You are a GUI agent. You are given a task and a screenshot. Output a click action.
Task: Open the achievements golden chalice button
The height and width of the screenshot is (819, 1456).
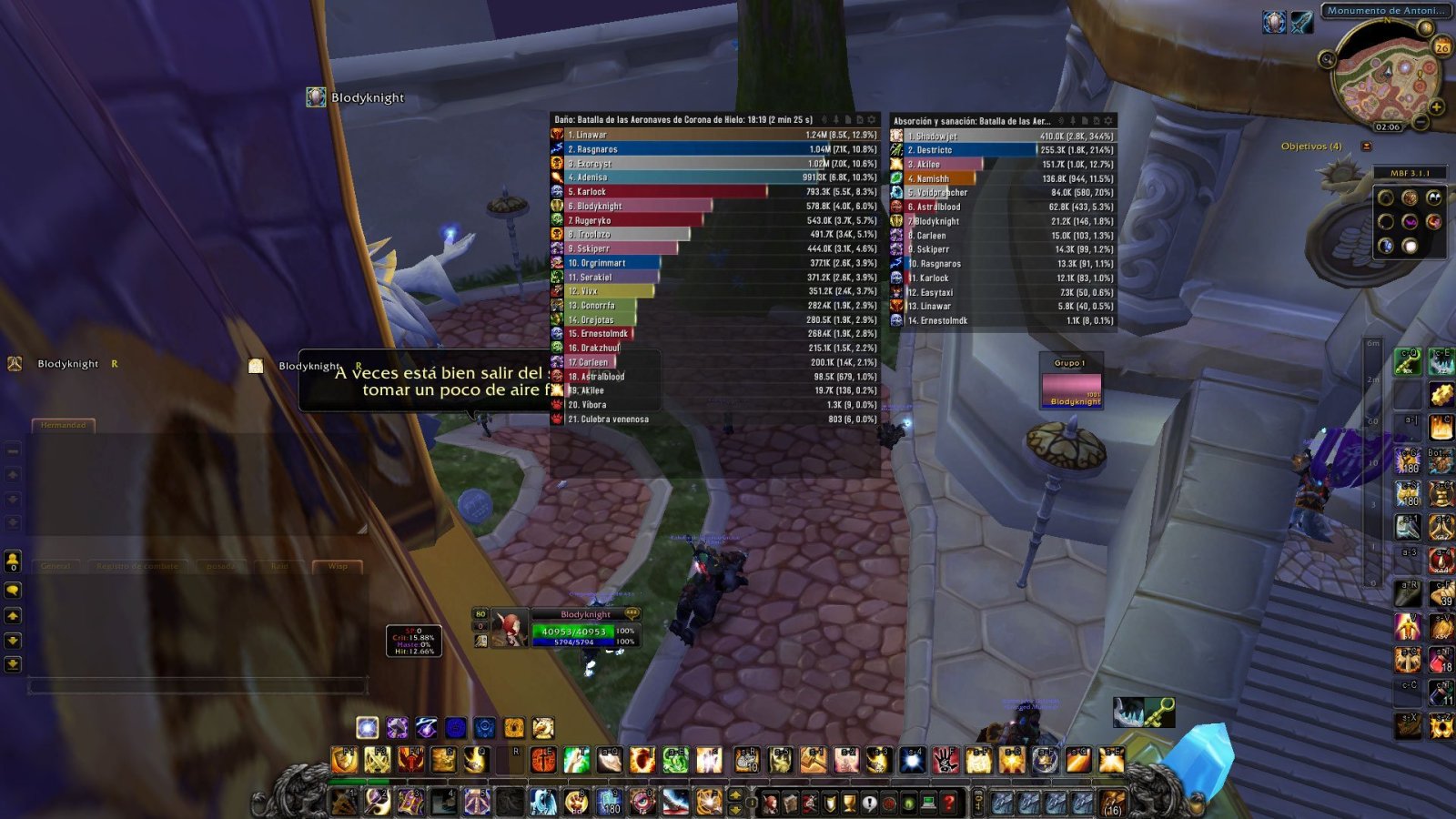pyautogui.click(x=849, y=803)
